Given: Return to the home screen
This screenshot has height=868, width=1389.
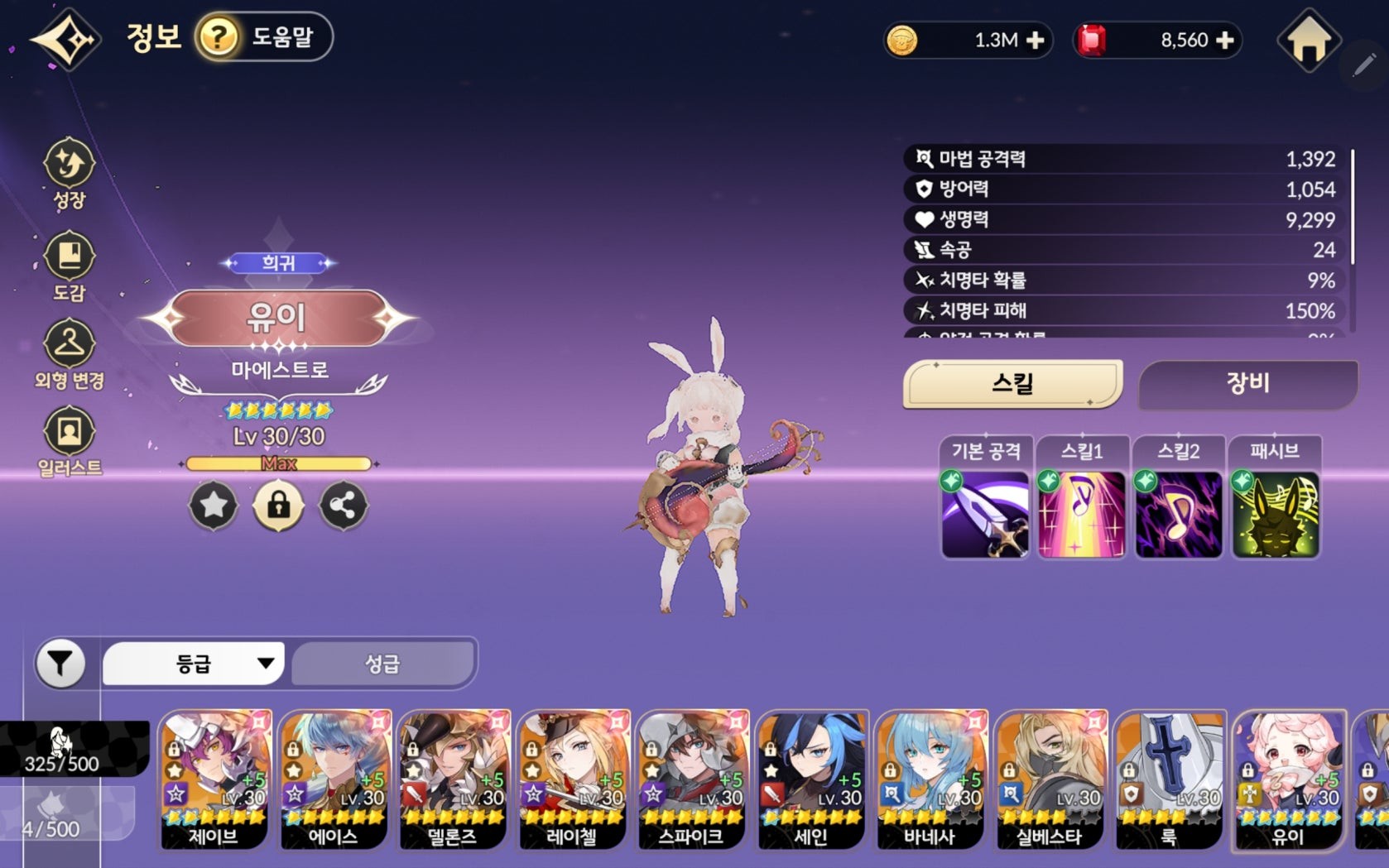Looking at the screenshot, I should pyautogui.click(x=1309, y=41).
